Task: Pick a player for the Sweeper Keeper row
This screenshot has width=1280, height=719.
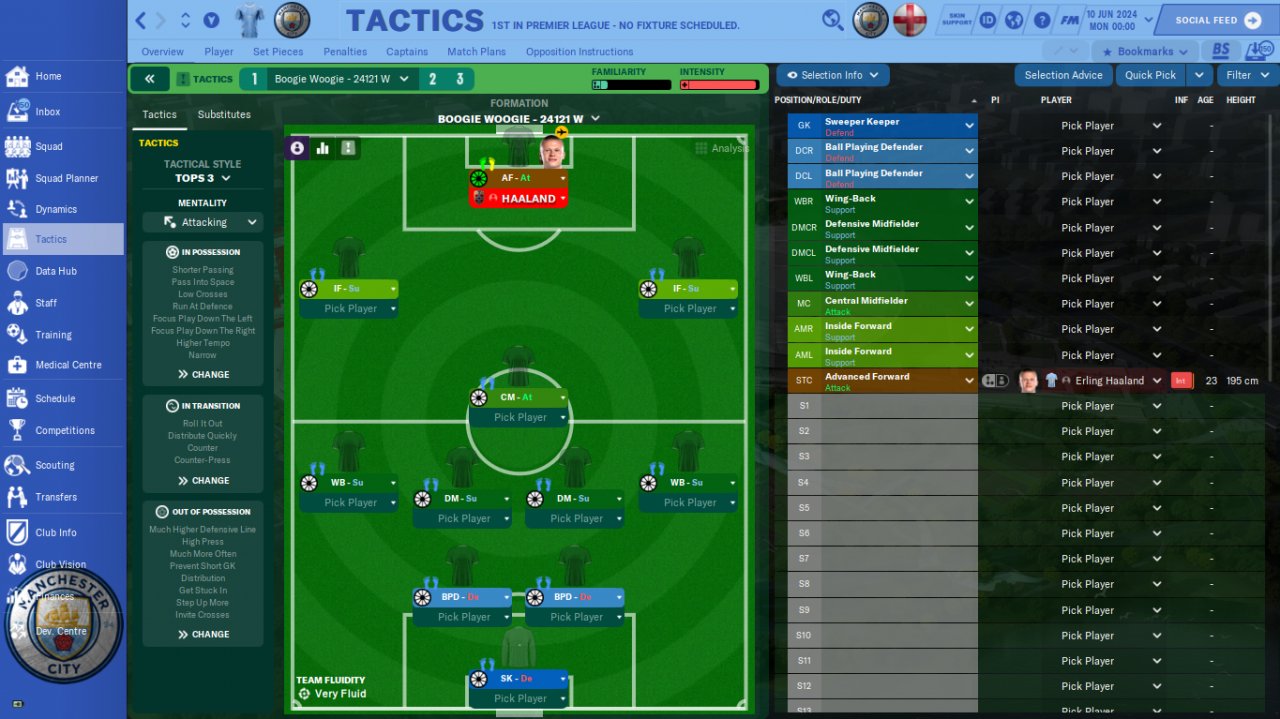Action: [1097, 126]
